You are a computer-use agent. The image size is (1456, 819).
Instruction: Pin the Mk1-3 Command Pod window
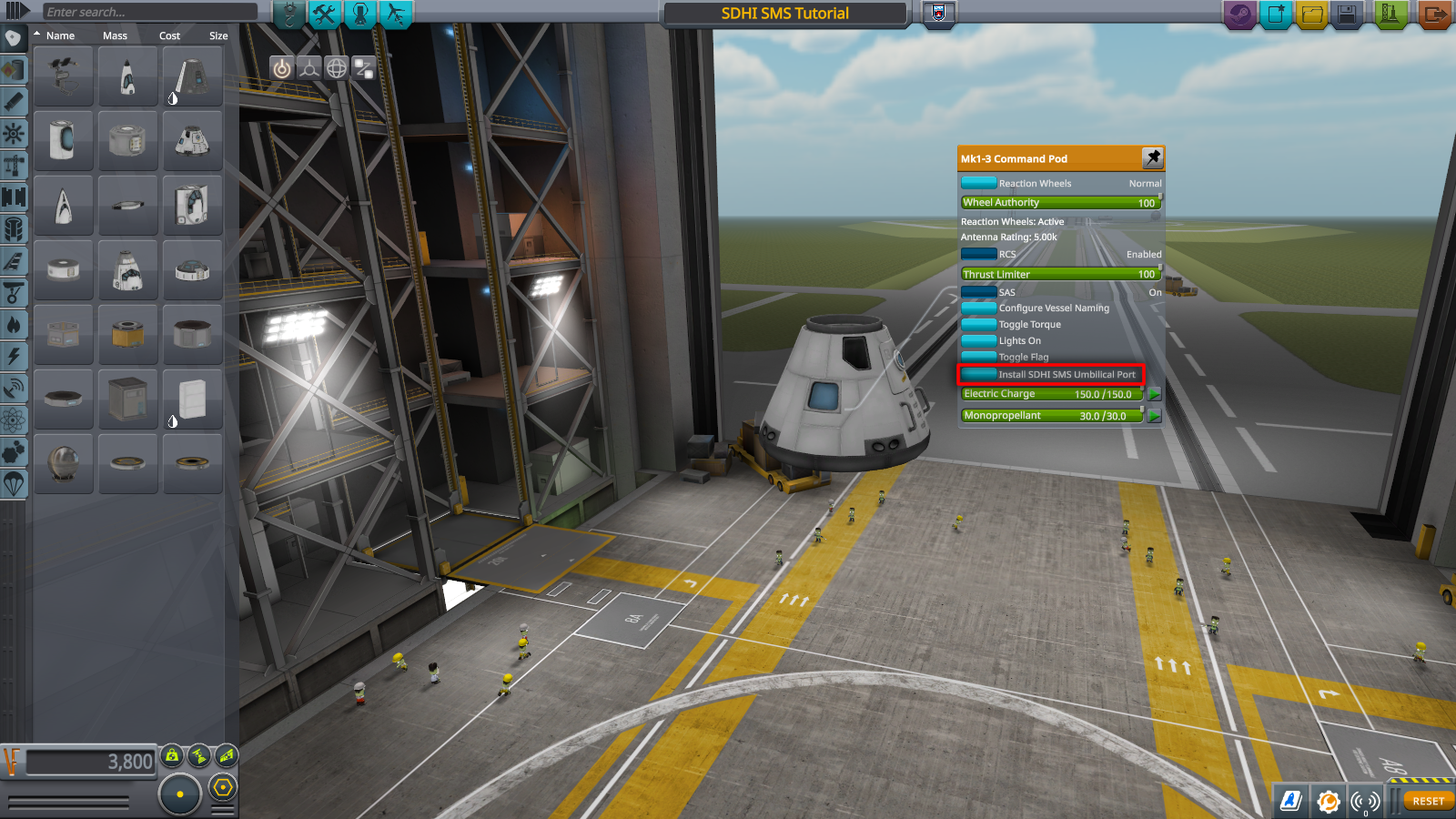[1153, 157]
